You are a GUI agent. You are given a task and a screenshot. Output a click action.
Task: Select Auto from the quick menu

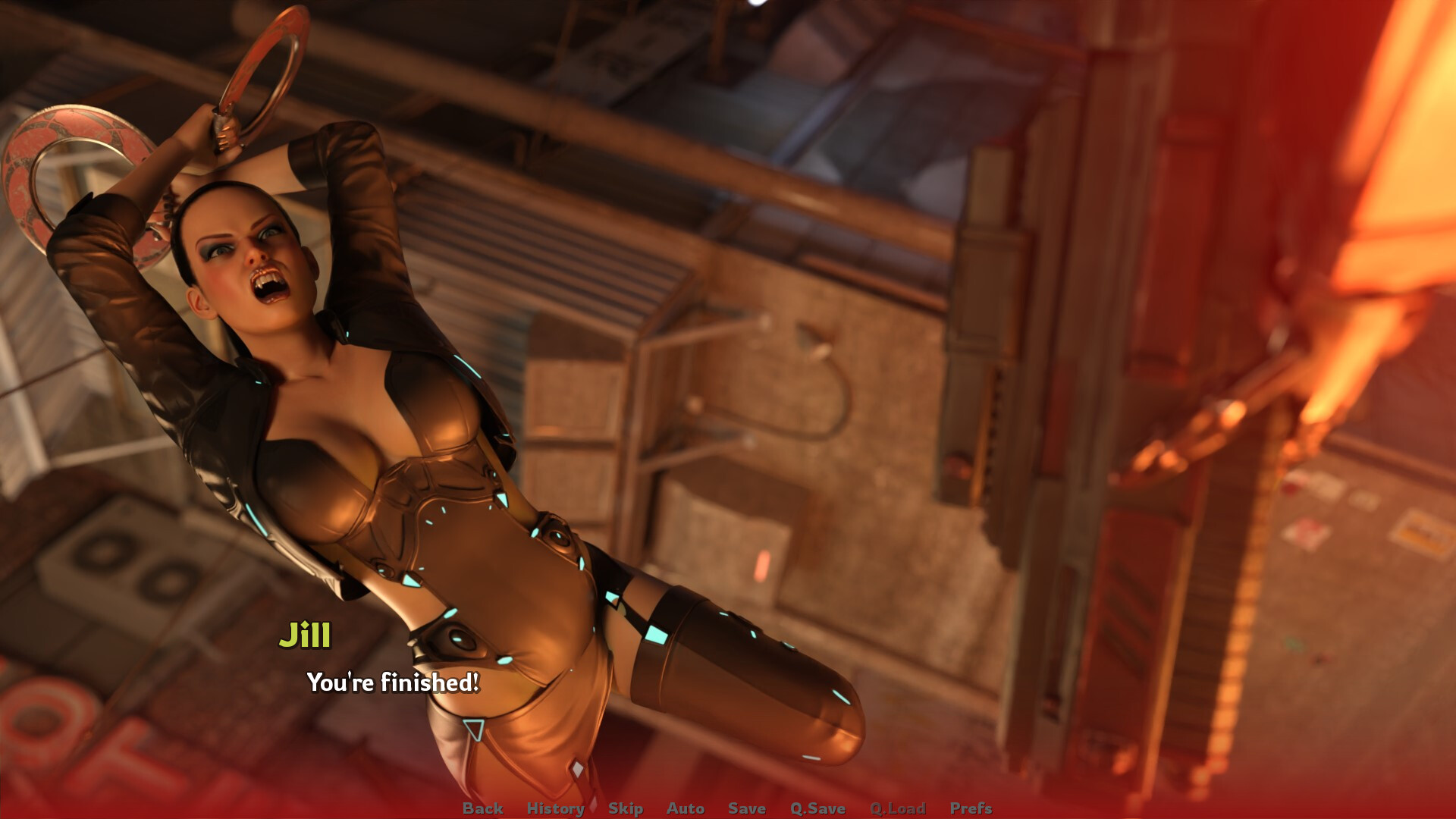coord(685,808)
